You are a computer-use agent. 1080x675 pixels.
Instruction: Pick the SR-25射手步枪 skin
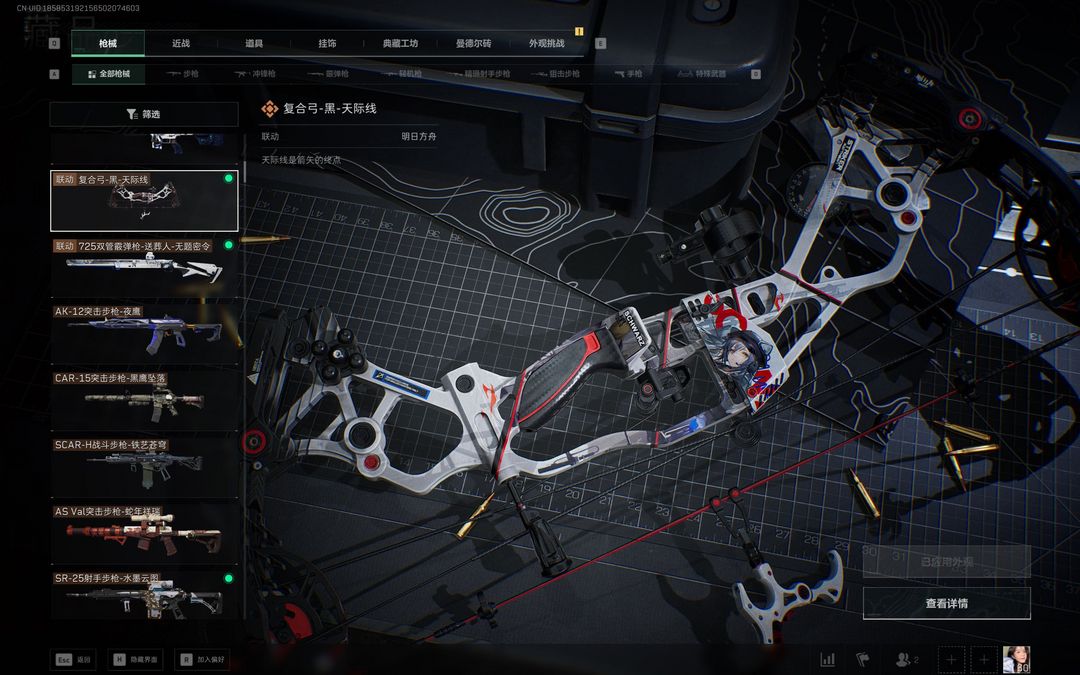144,596
